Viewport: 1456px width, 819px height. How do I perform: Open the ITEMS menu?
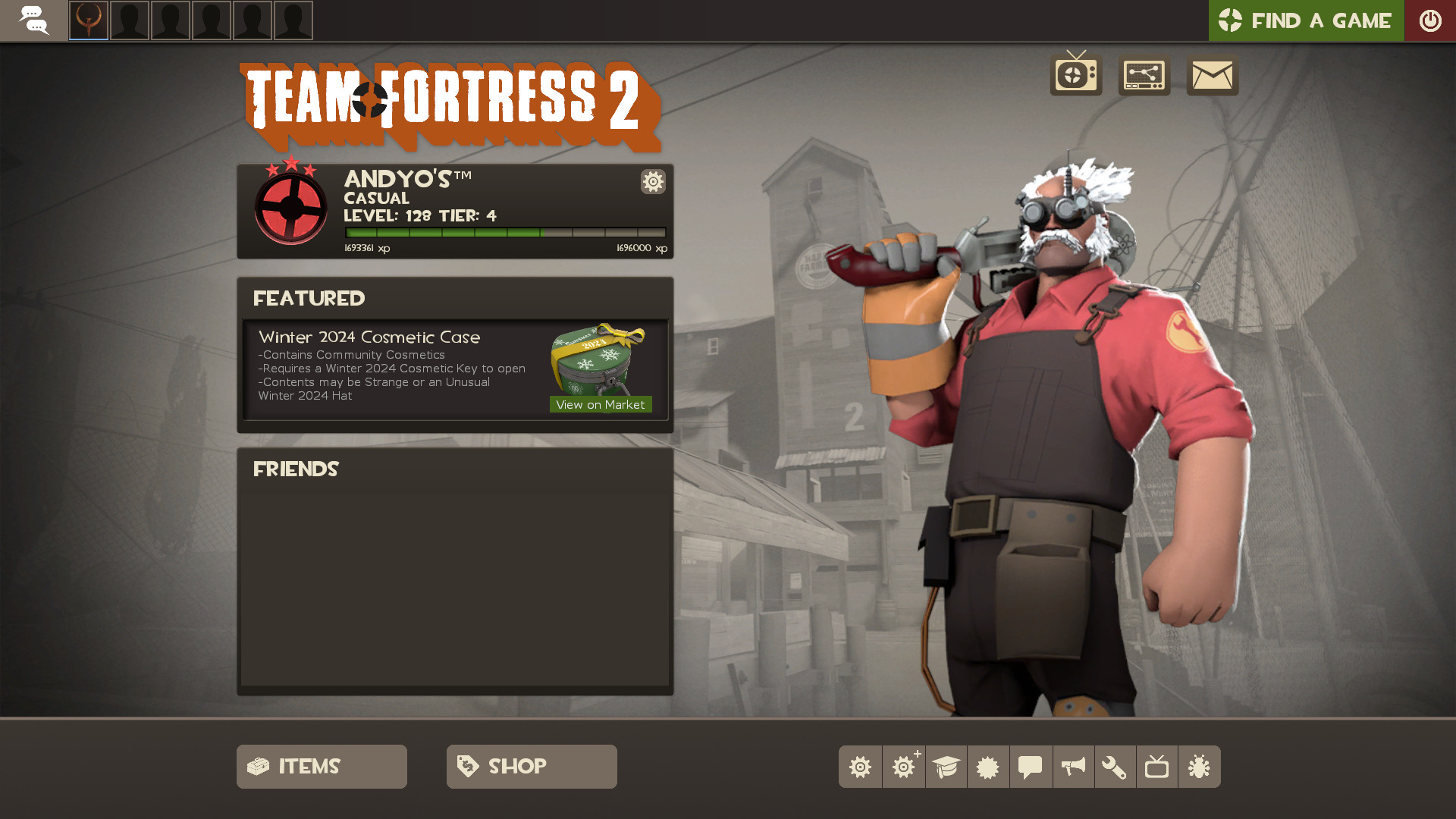point(321,766)
